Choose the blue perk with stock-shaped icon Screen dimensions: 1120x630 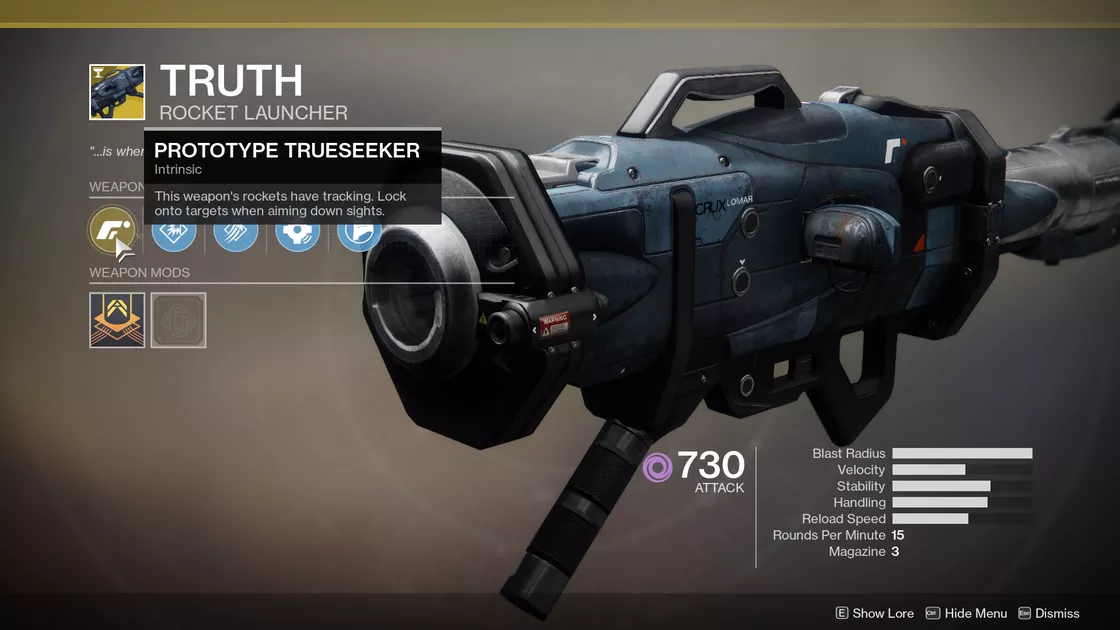358,233
